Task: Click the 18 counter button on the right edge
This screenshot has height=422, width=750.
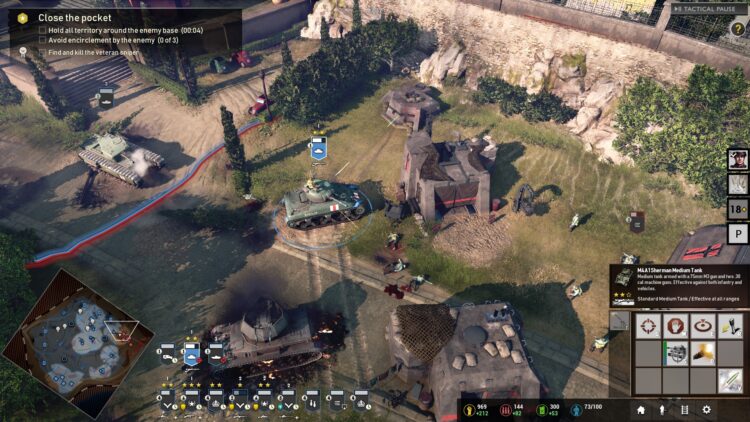Action: (738, 209)
